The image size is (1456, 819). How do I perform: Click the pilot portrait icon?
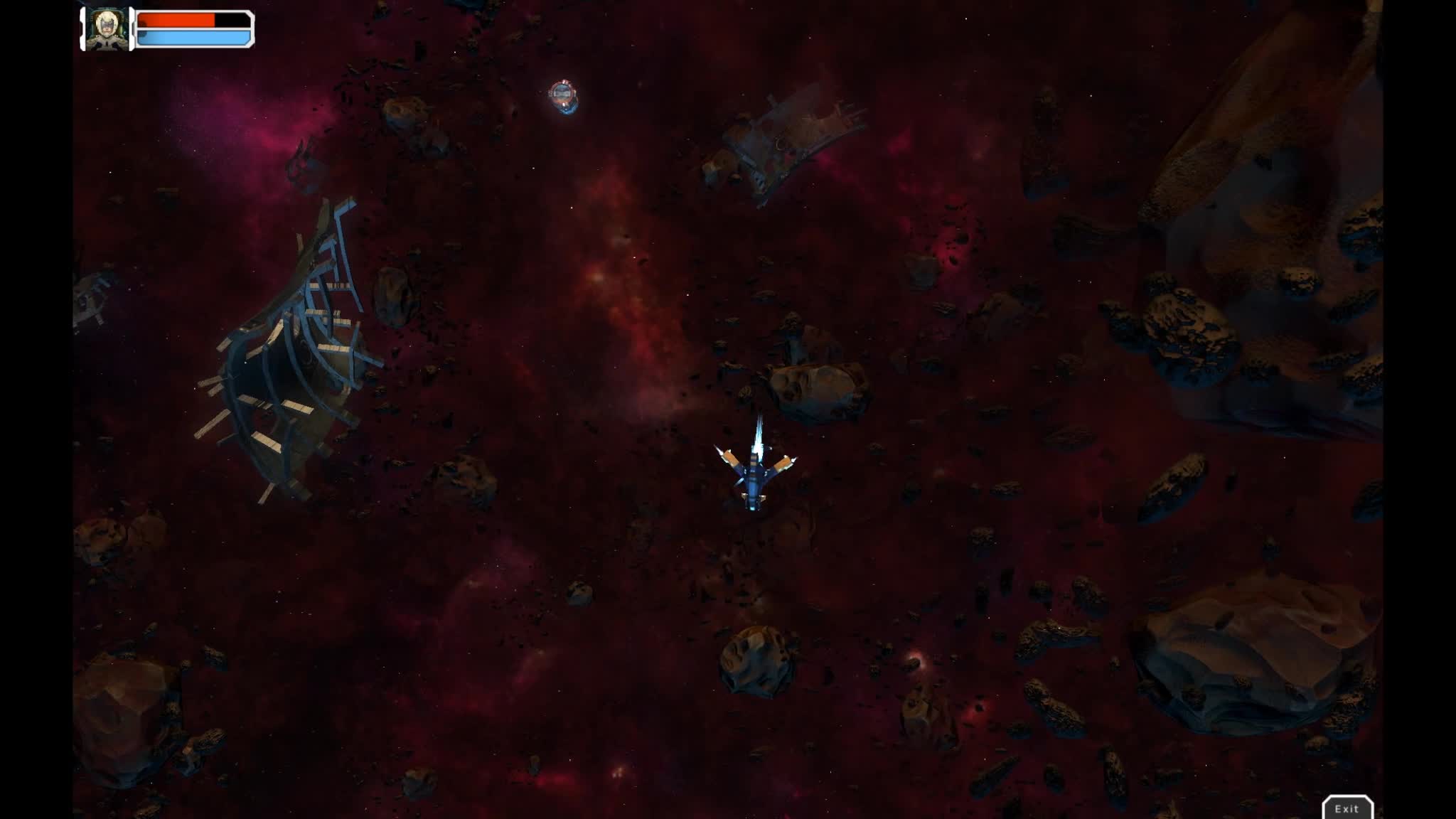click(x=107, y=28)
